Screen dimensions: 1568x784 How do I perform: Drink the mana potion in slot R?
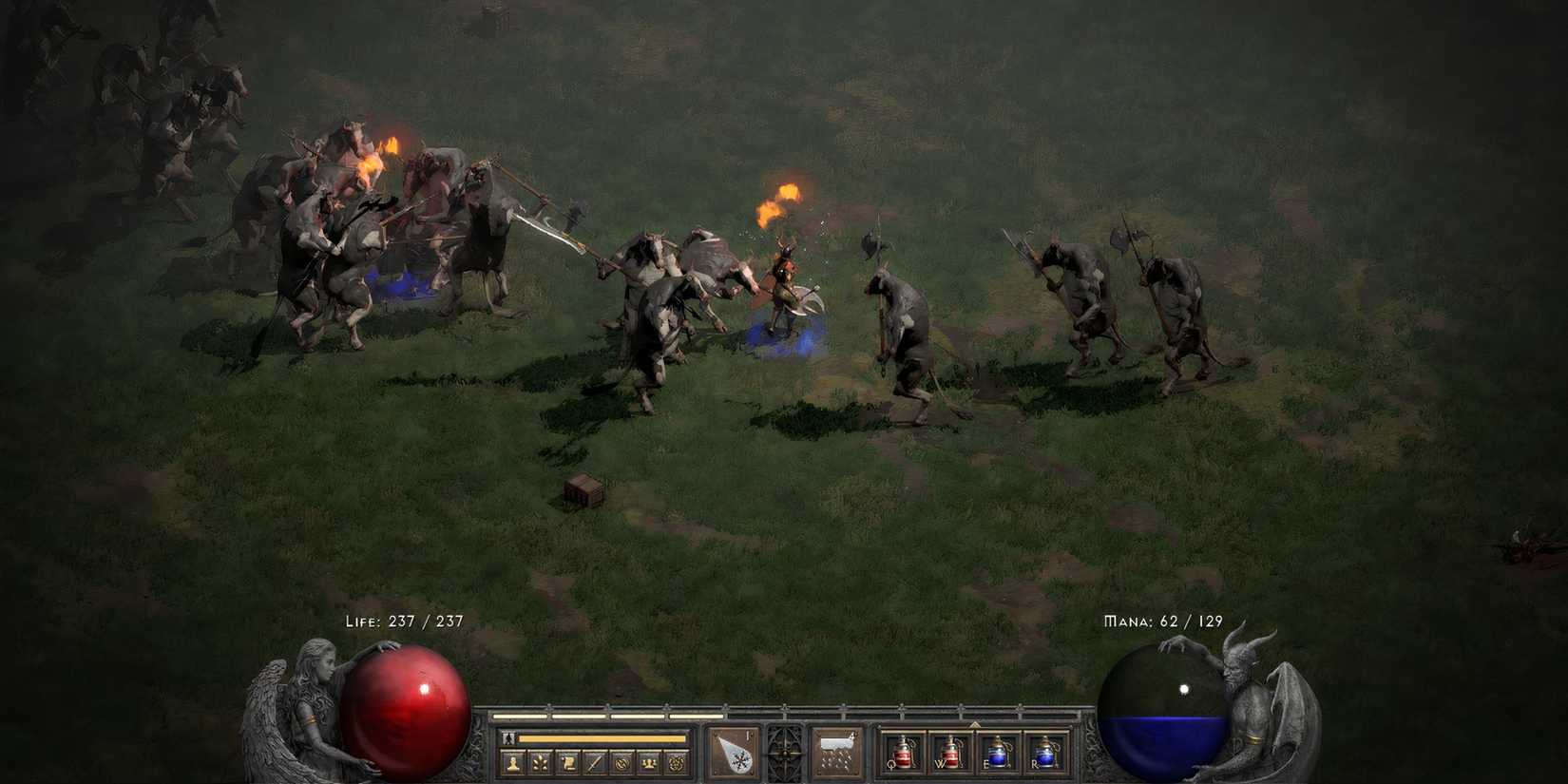click(1045, 754)
